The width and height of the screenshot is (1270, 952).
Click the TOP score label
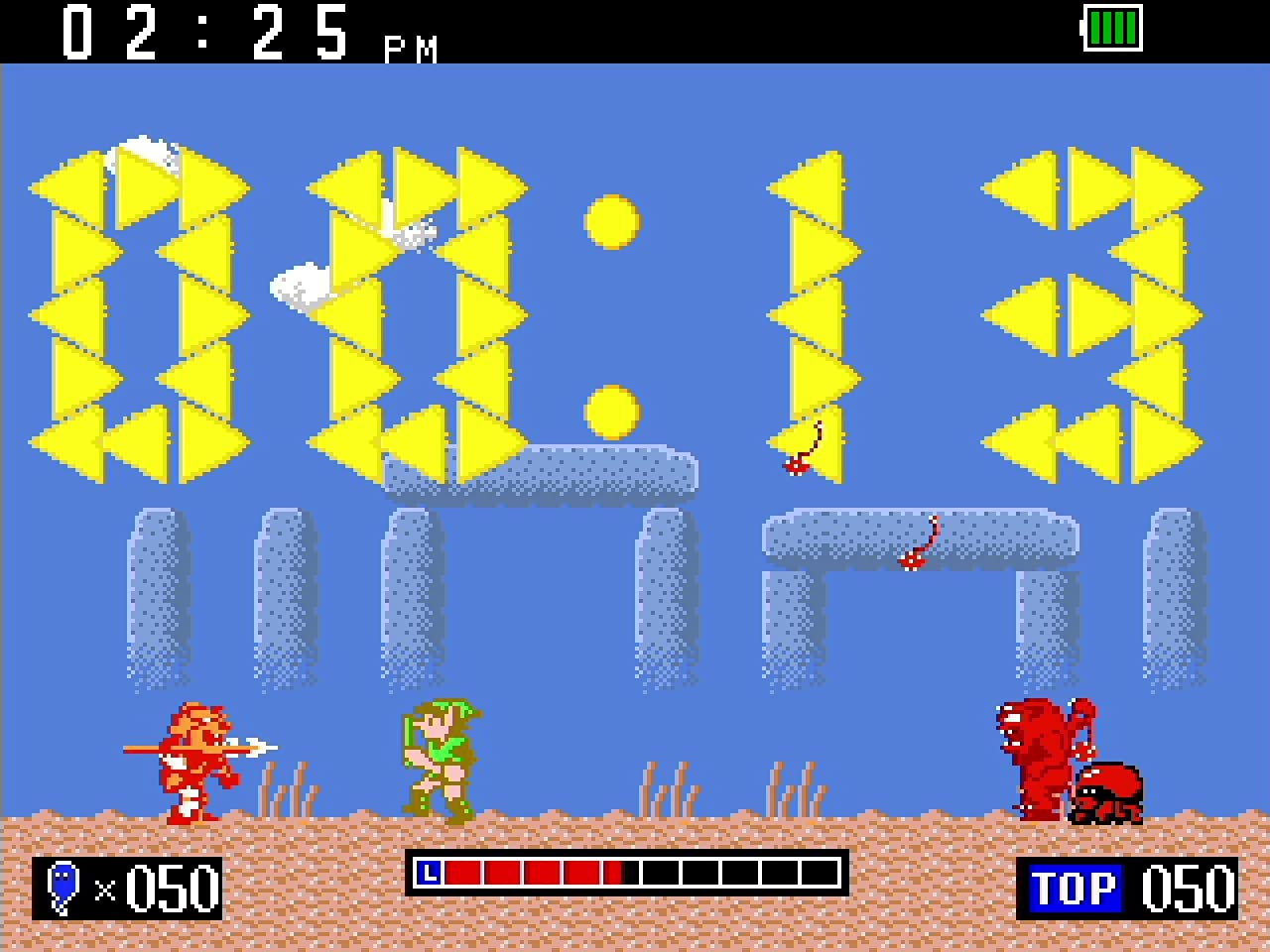pyautogui.click(x=1075, y=887)
